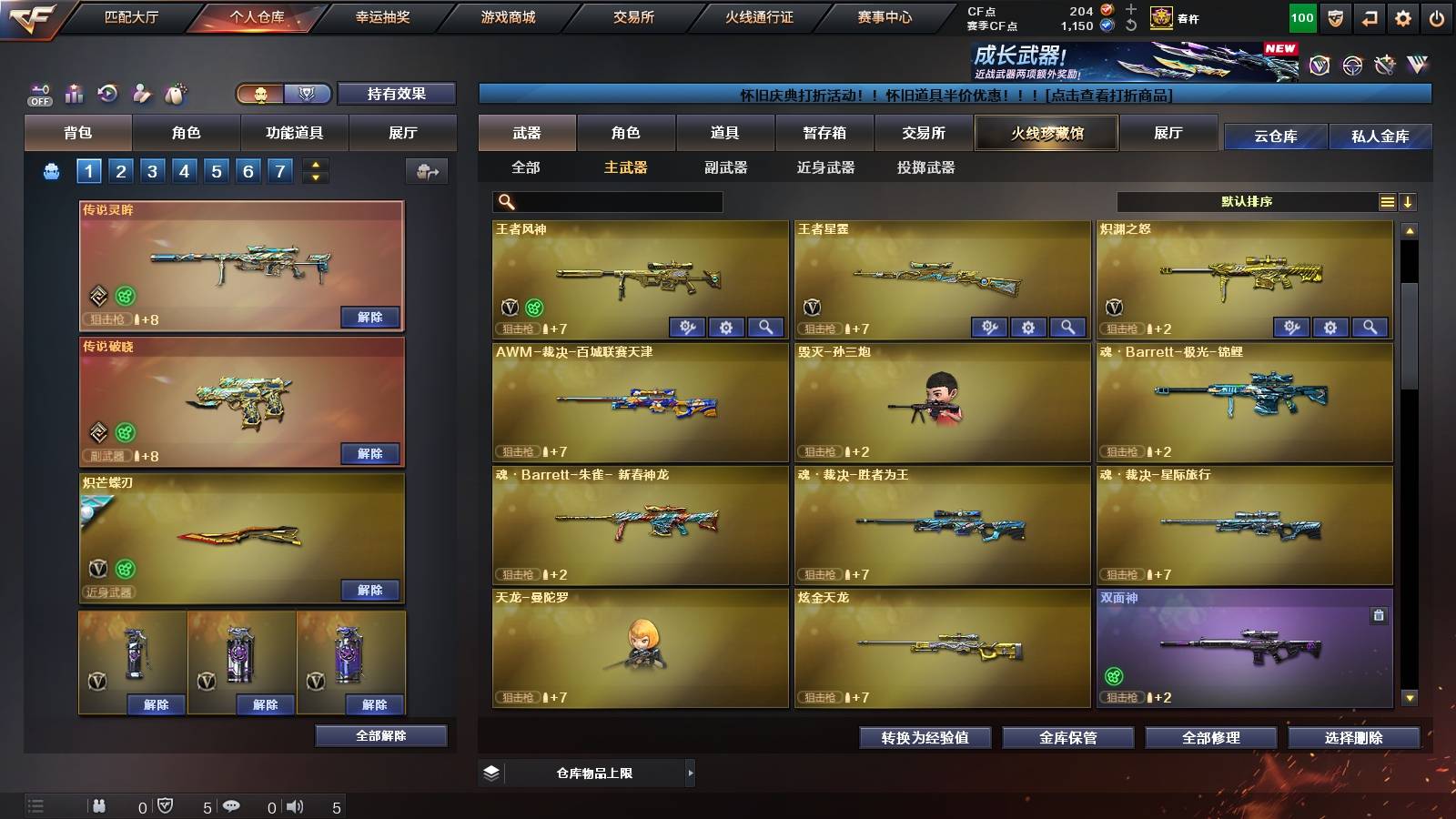Click the scrollbar up arrow beside the weapon list
Image resolution: width=1456 pixels, height=819 pixels.
click(x=1410, y=230)
